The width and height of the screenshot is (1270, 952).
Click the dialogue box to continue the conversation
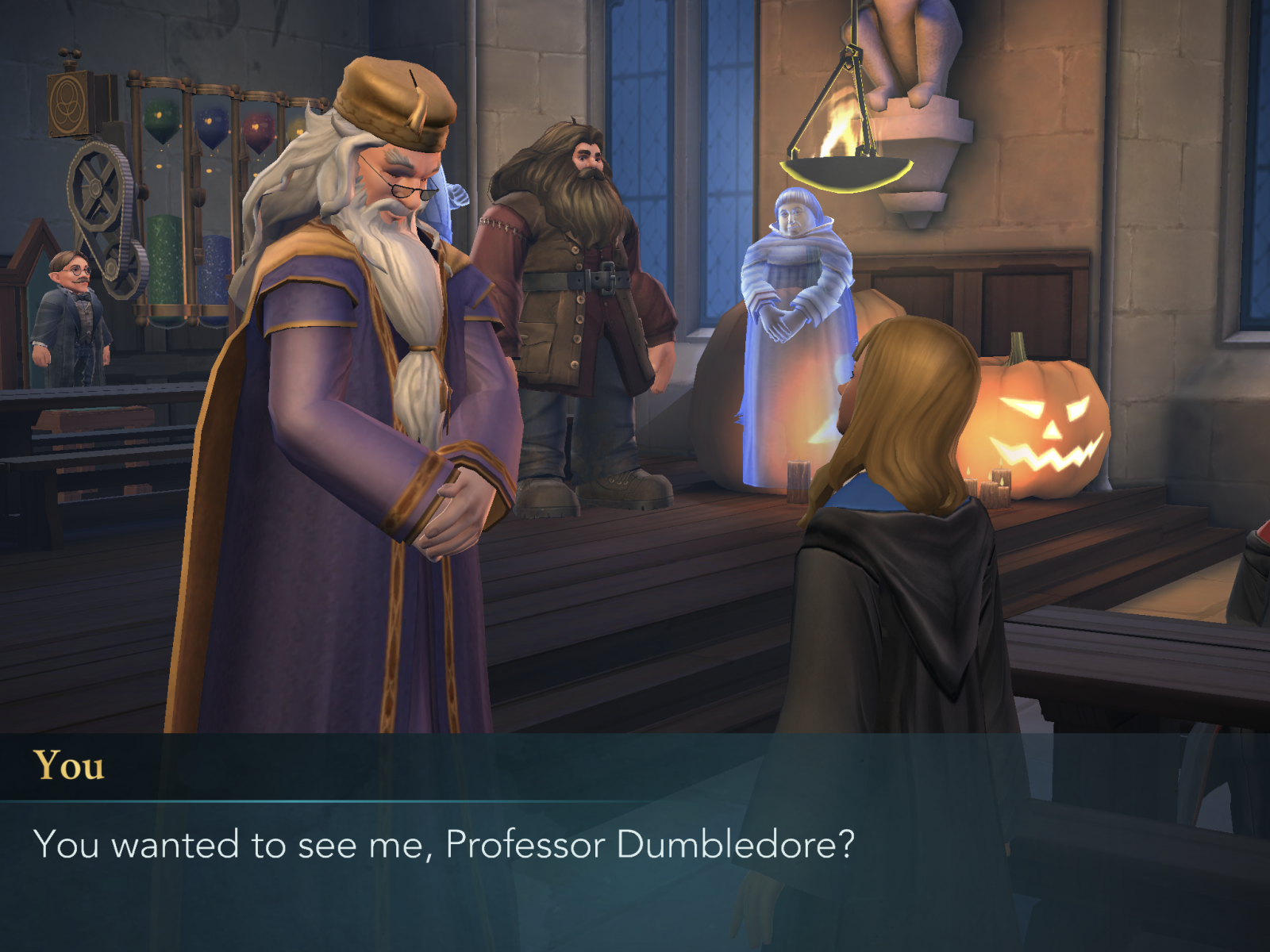click(635, 844)
